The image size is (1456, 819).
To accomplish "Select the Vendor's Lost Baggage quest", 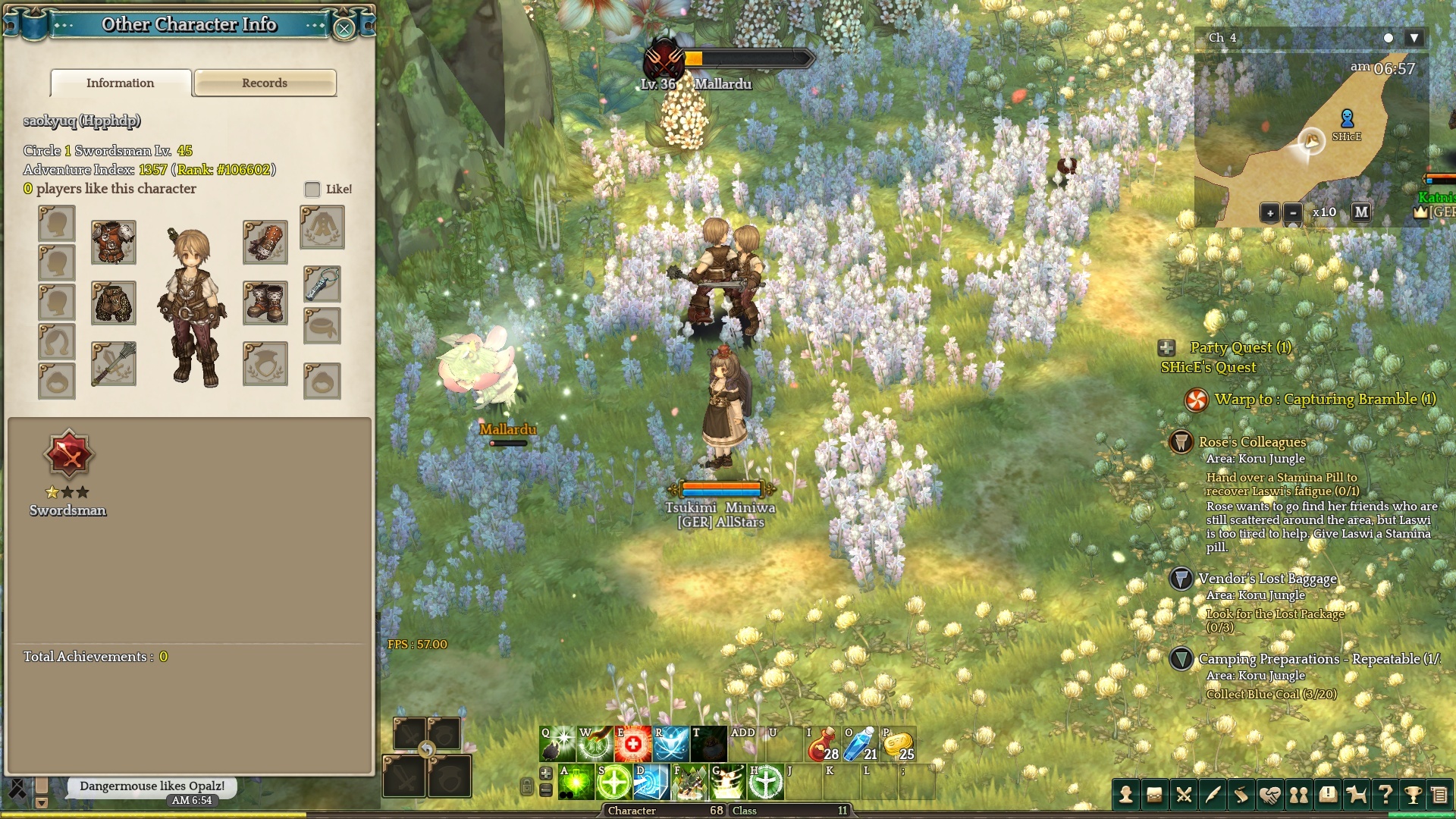I will (1267, 579).
